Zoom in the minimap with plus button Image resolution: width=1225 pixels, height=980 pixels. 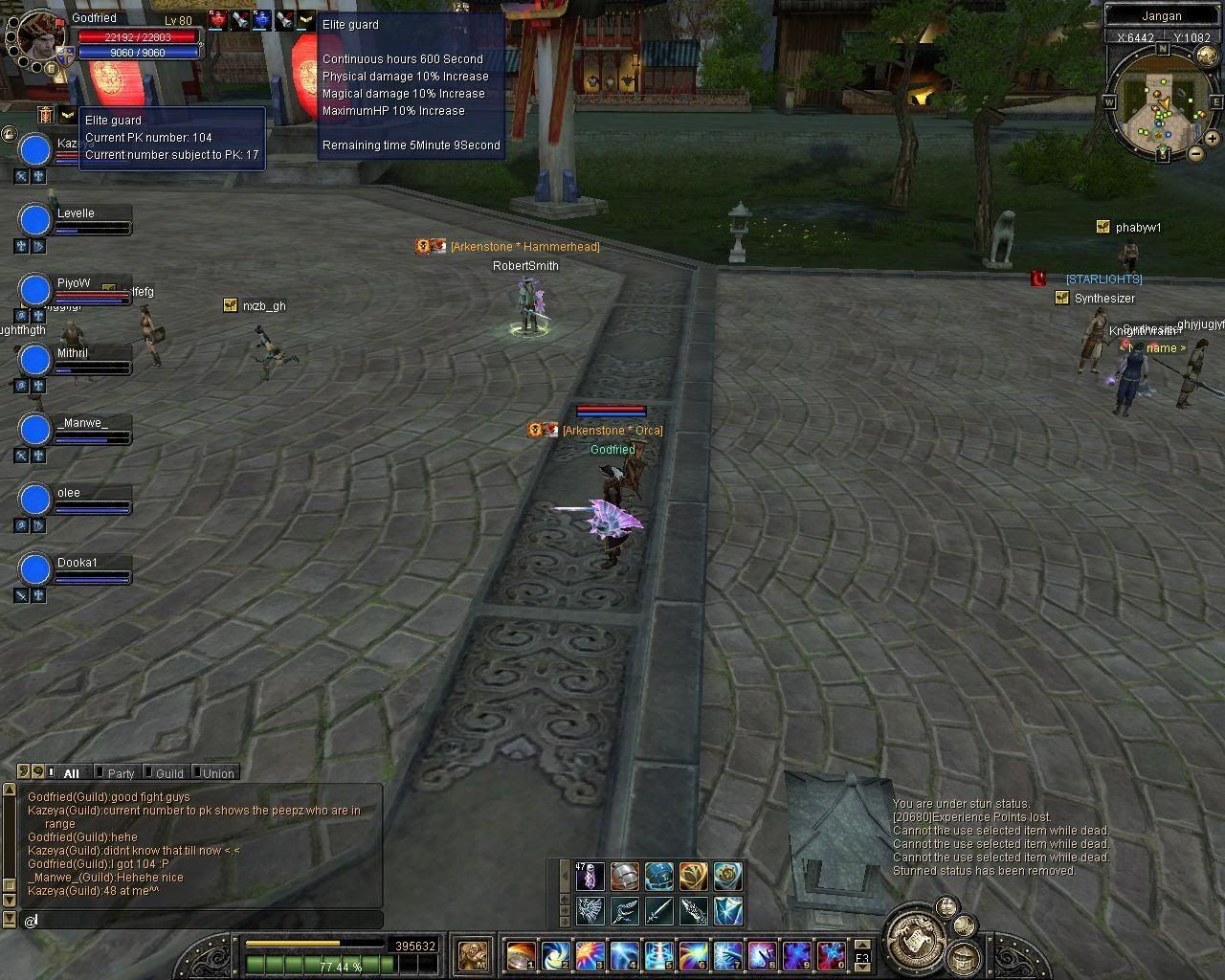click(x=1212, y=139)
